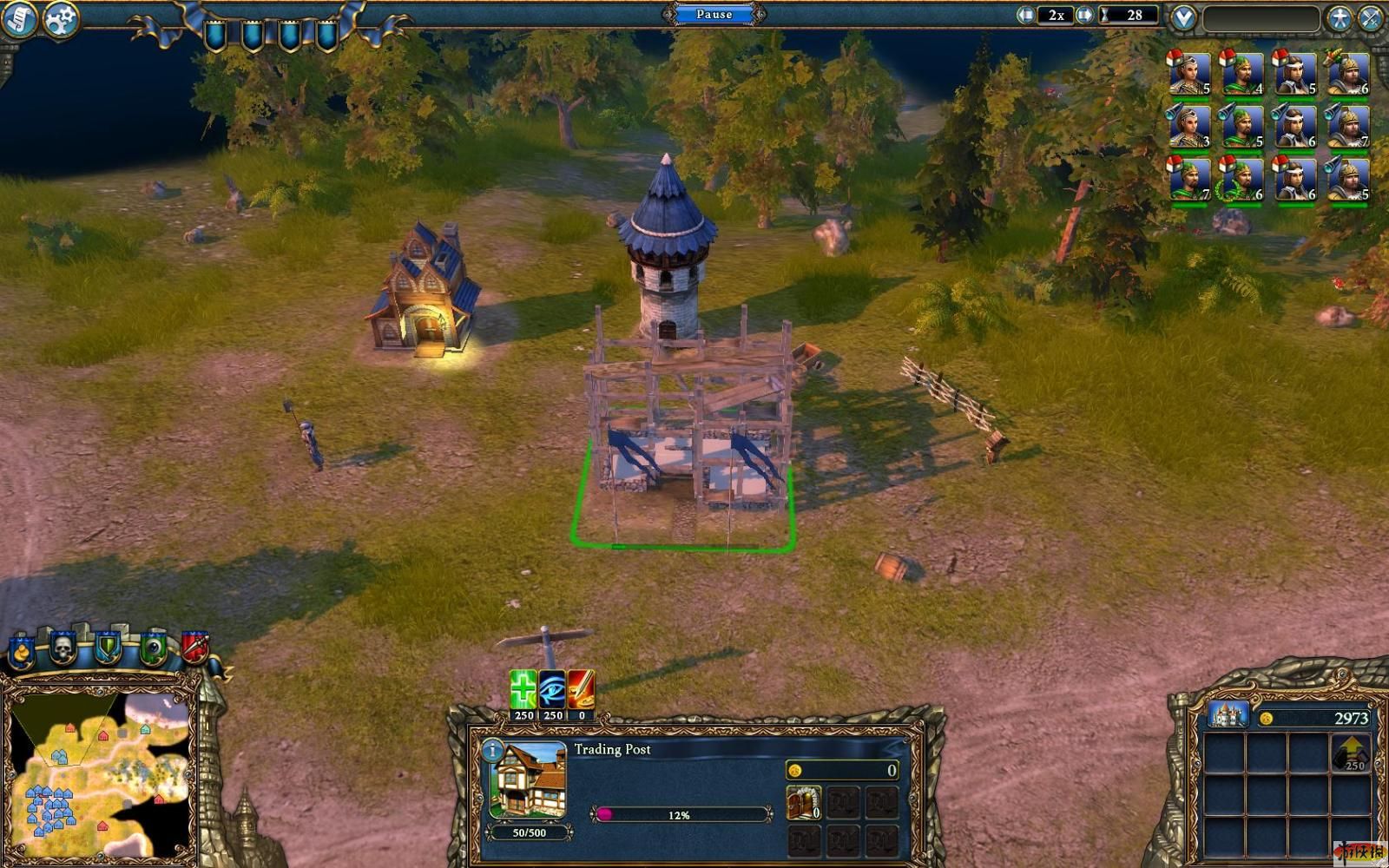Decrease game speed with left arrow
The width and height of the screenshot is (1389, 868).
(1026, 15)
